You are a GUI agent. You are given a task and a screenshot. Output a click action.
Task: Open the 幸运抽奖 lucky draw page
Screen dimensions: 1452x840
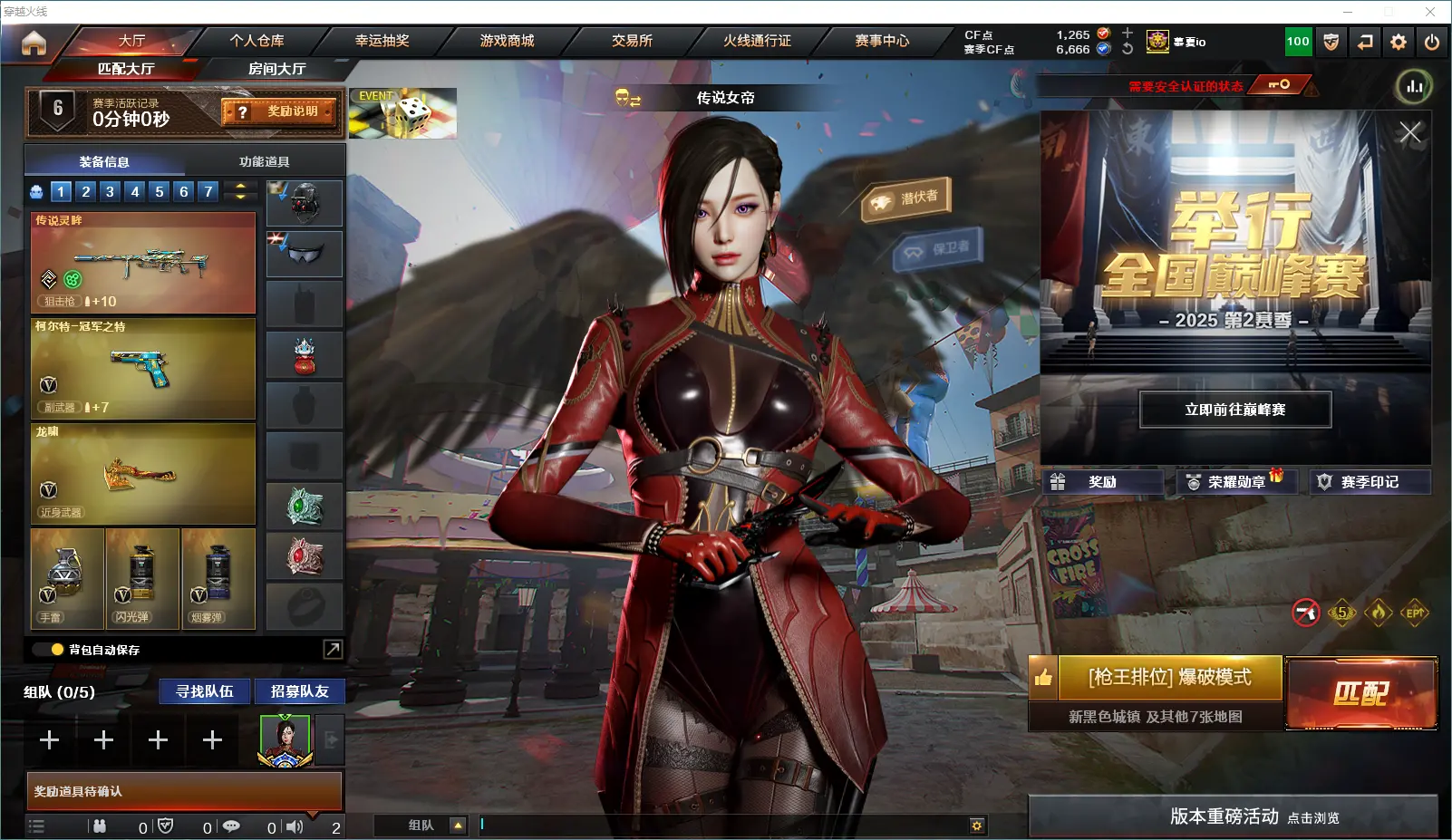coord(382,41)
